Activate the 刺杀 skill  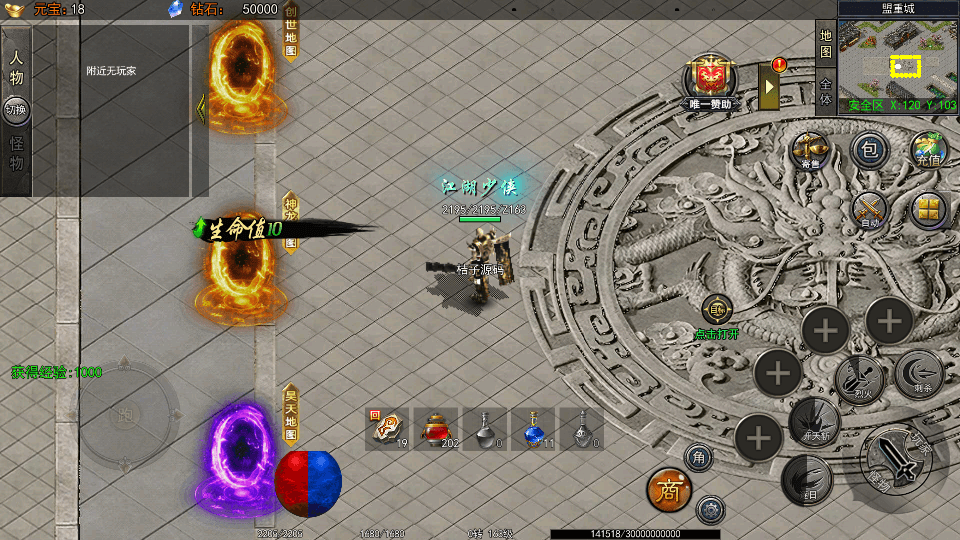pyautogui.click(x=918, y=373)
